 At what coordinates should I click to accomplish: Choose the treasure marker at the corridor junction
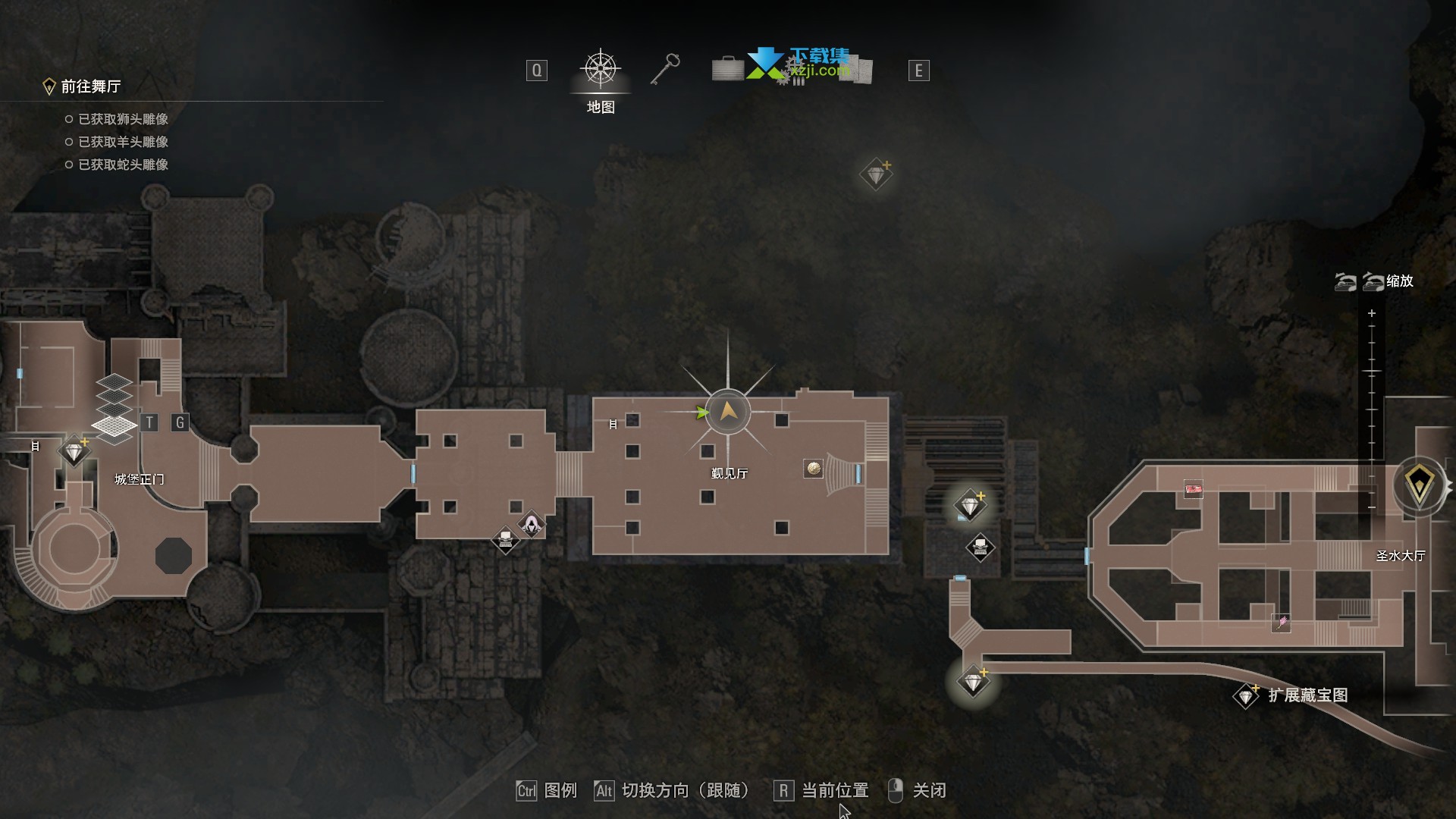click(973, 682)
